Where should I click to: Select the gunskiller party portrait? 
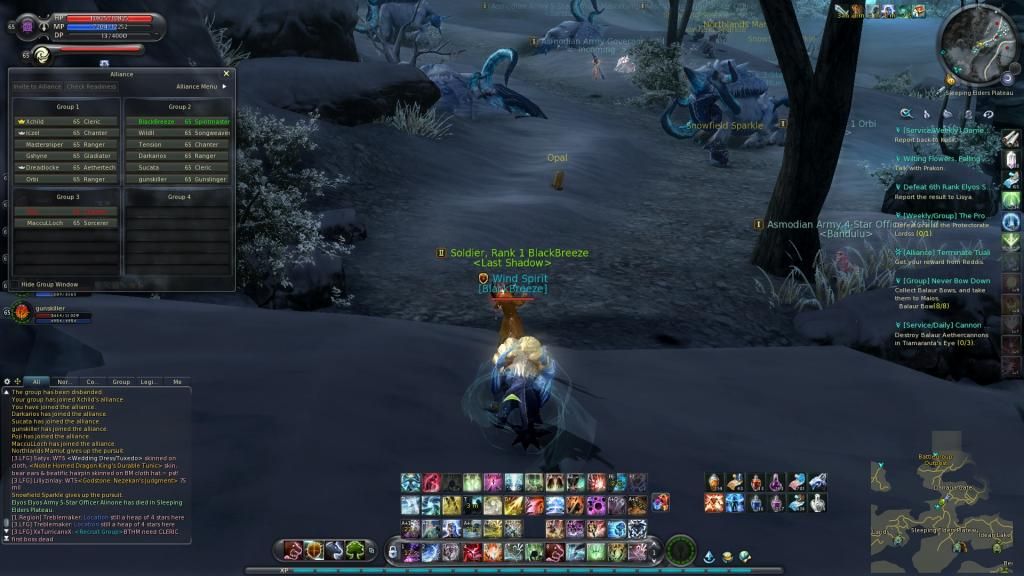[x=21, y=313]
